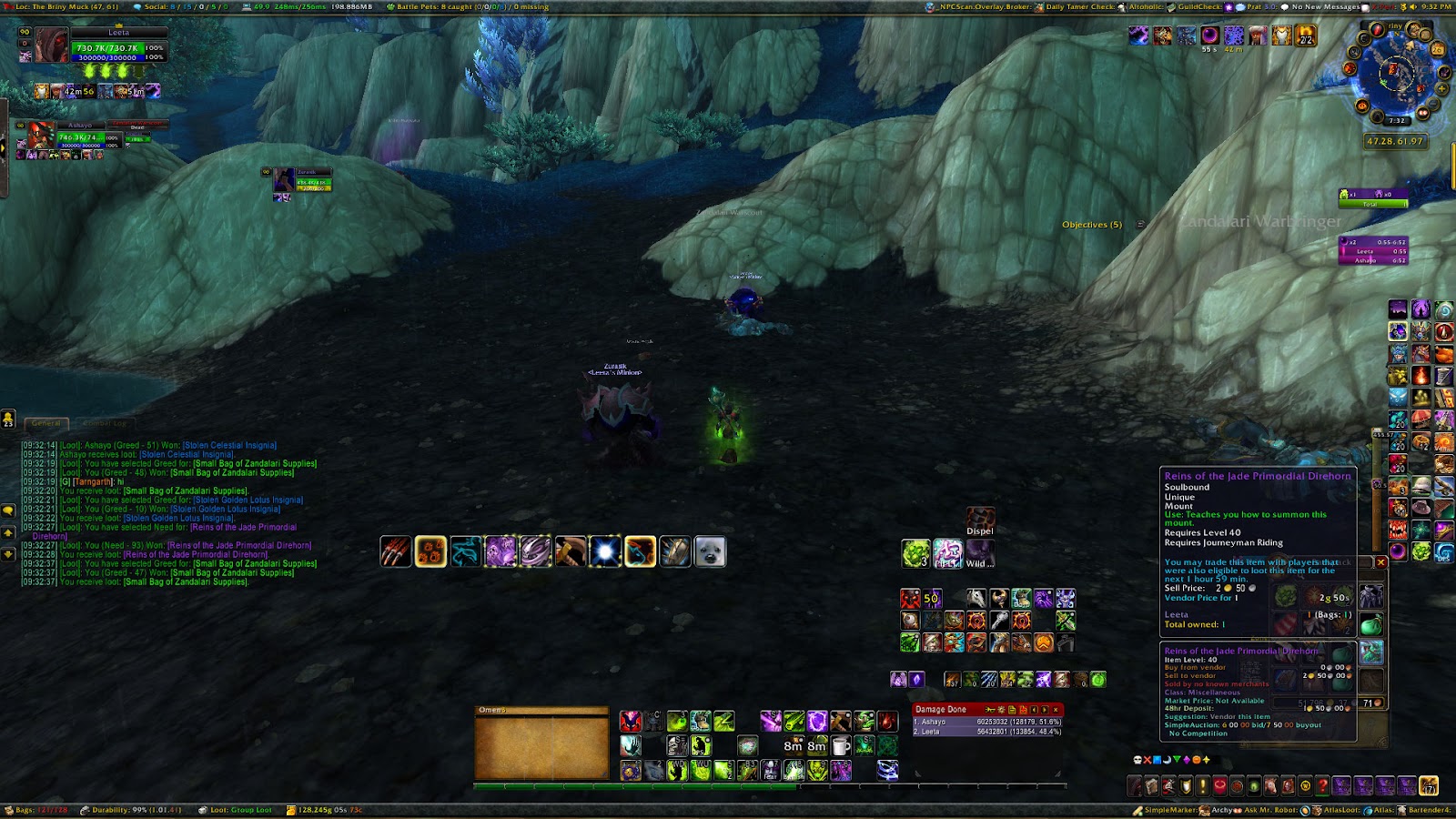Close the red X on the bag panel

coord(1380,562)
